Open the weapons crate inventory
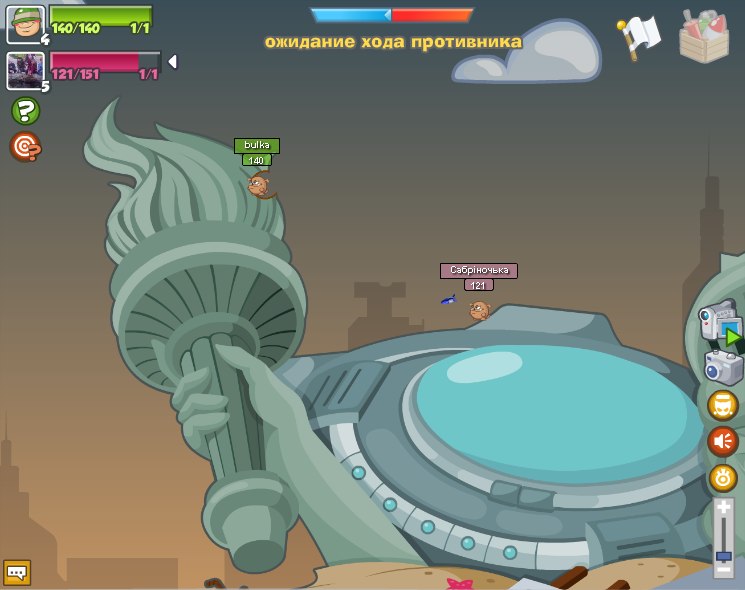This screenshot has height=590, width=745. click(x=704, y=36)
